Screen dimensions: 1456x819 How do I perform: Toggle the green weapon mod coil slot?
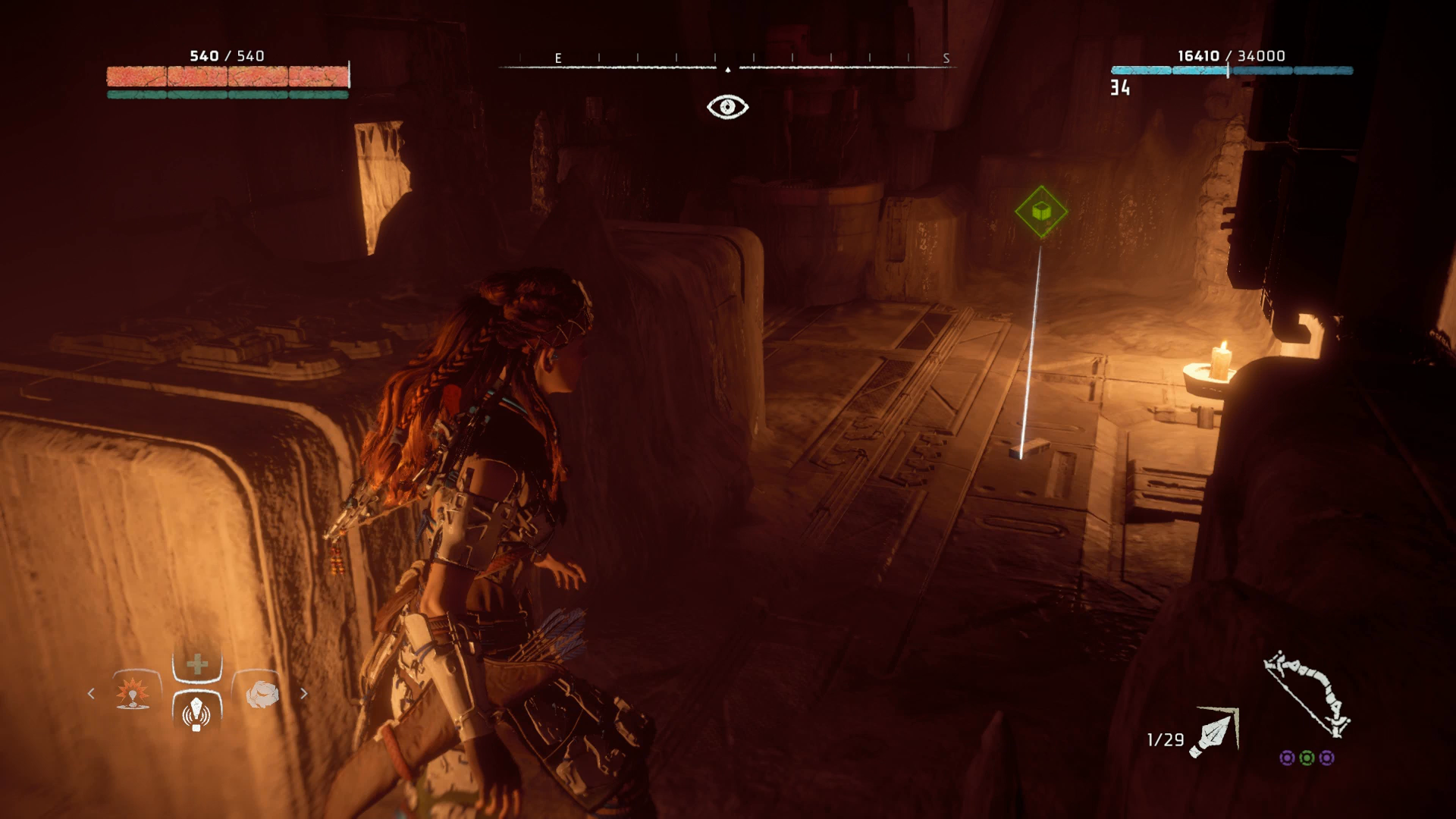pyautogui.click(x=1307, y=758)
